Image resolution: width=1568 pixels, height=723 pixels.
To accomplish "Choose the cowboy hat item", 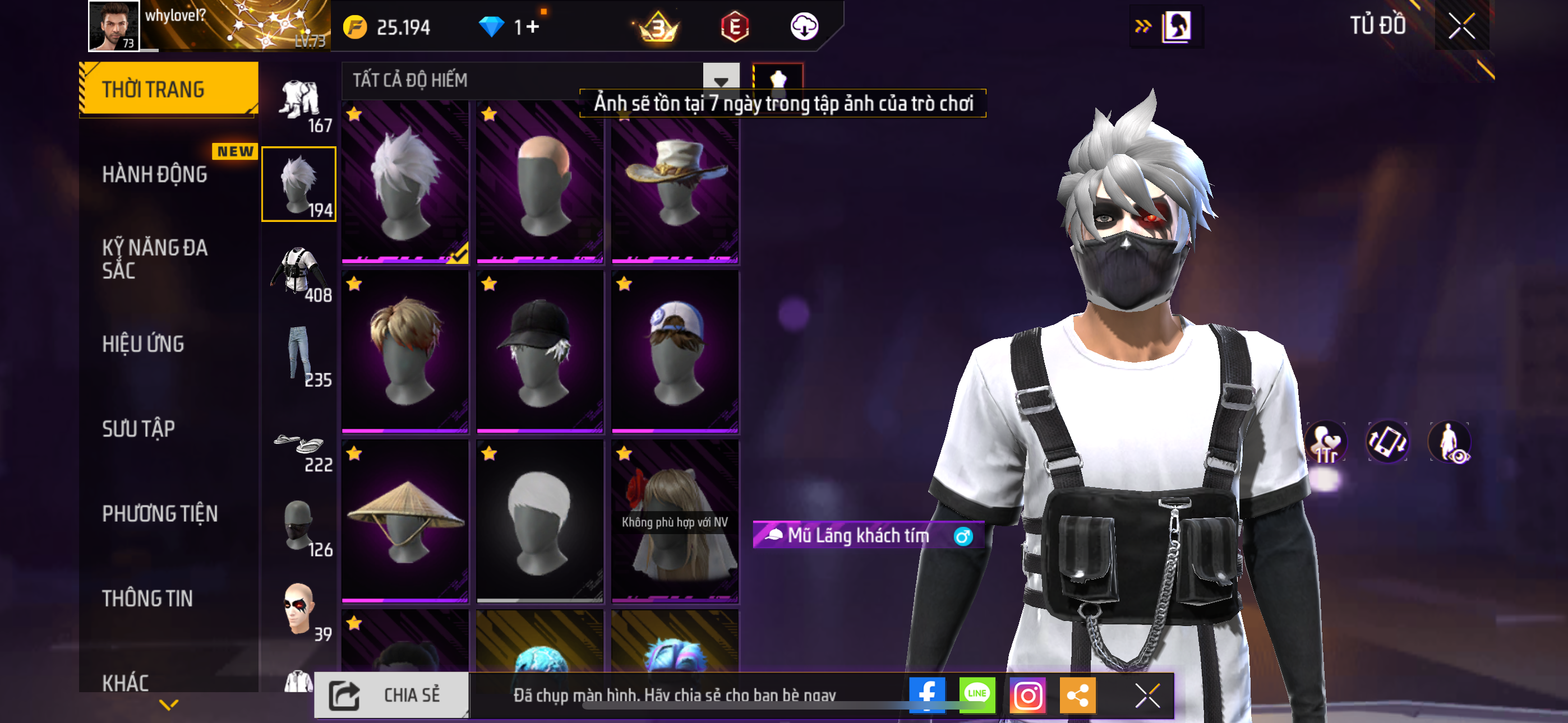I will [x=675, y=183].
